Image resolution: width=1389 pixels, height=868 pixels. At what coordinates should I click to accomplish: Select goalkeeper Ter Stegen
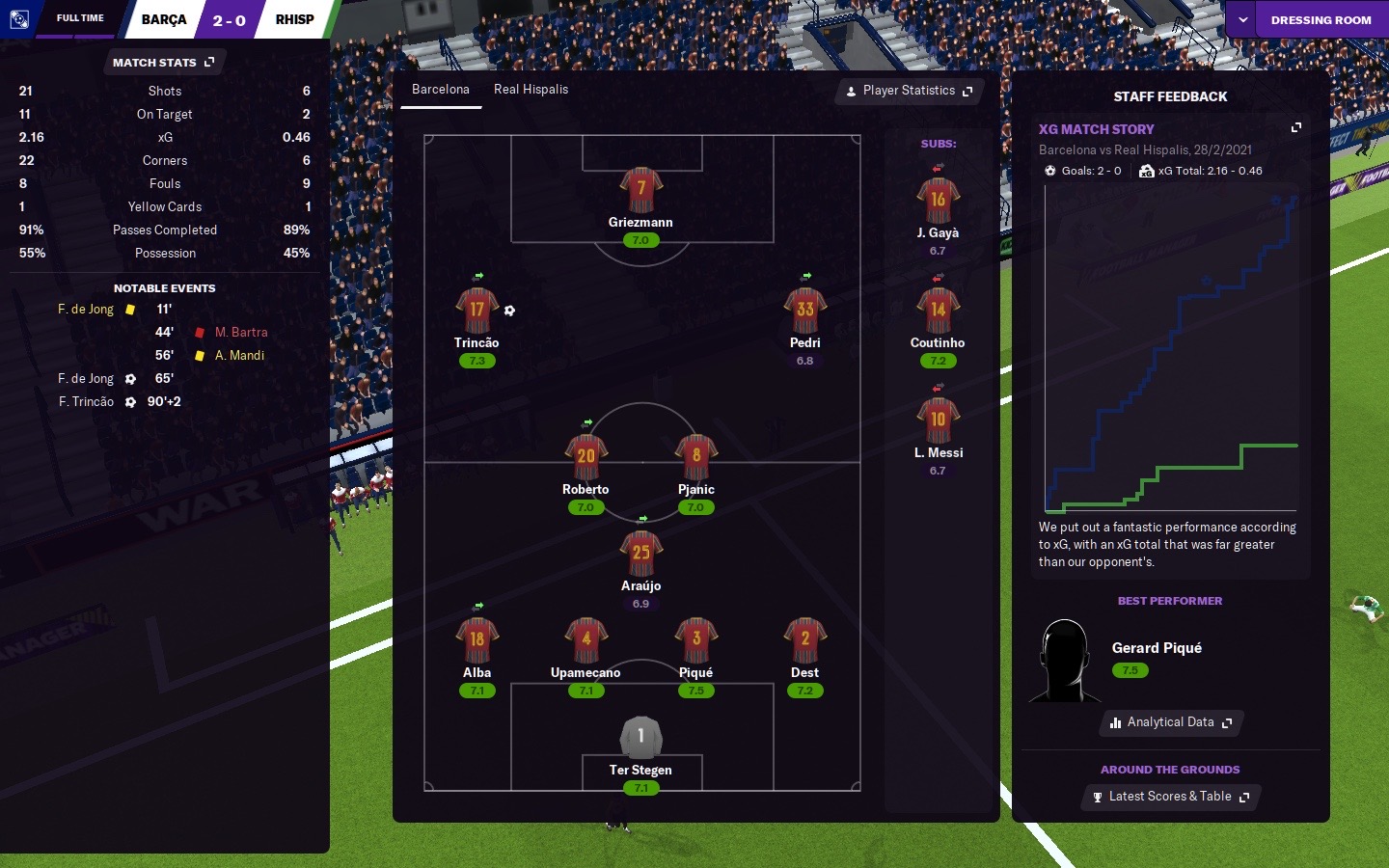pyautogui.click(x=640, y=739)
